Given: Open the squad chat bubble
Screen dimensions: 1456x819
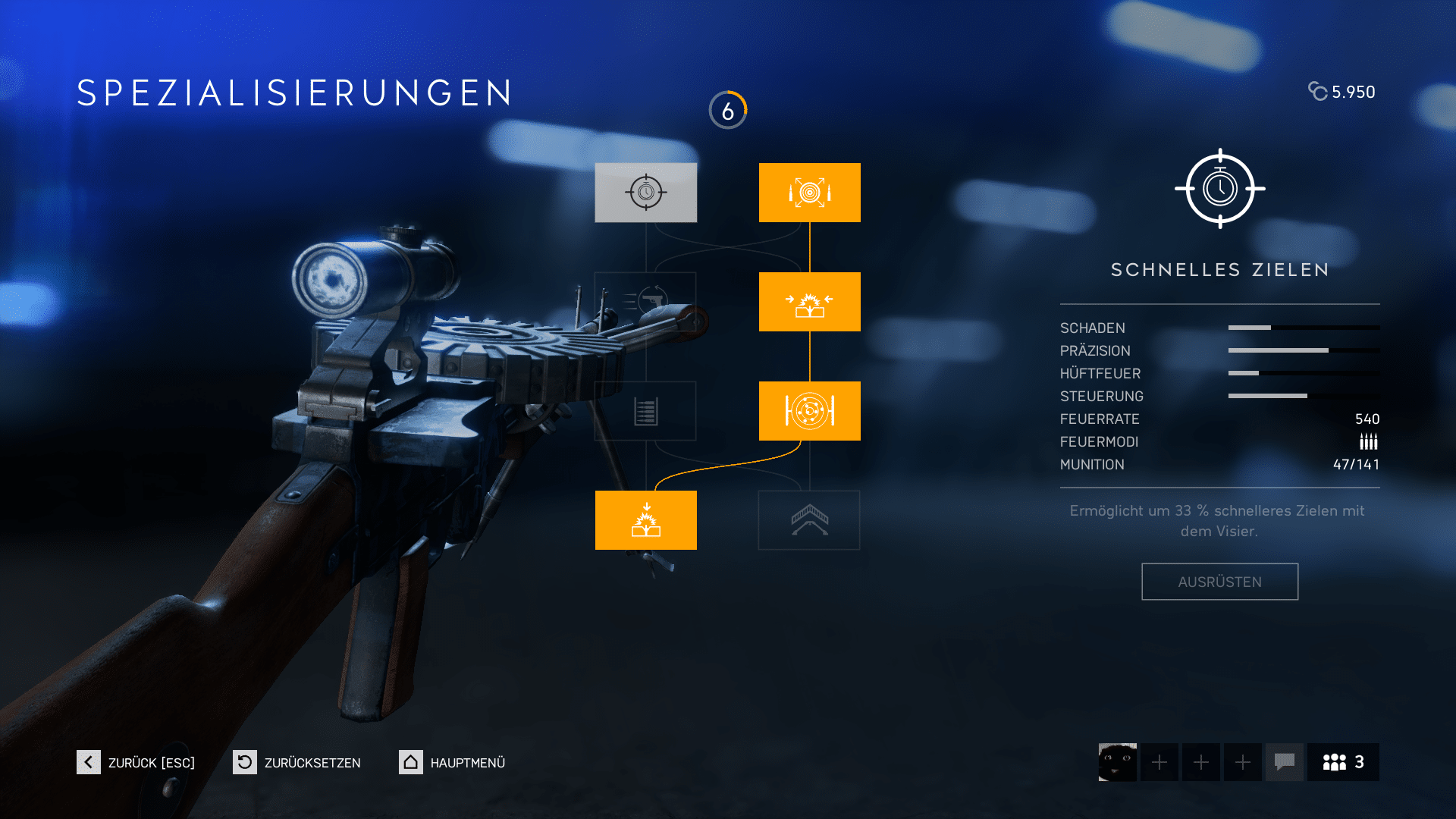Looking at the screenshot, I should click(1284, 762).
